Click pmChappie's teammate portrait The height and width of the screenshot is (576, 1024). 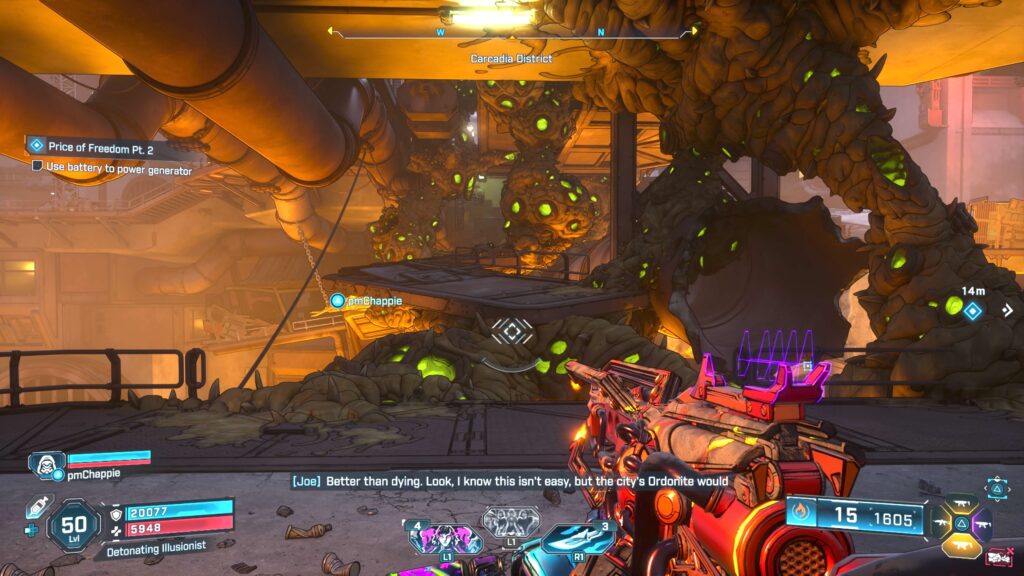pyautogui.click(x=45, y=463)
